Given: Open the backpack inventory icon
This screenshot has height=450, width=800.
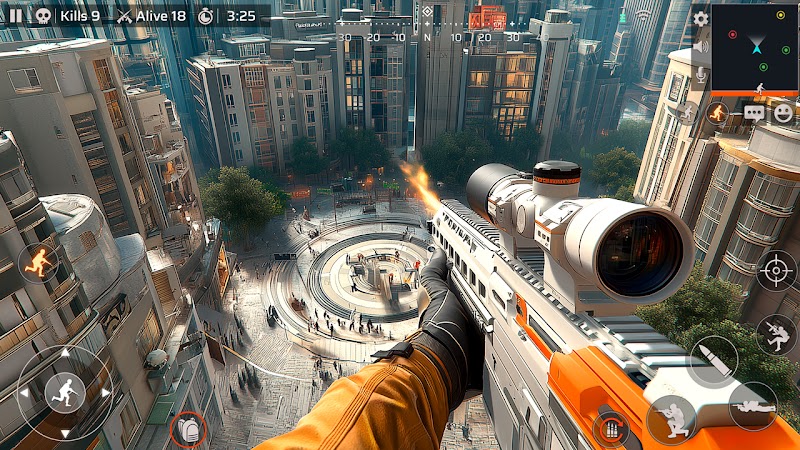Looking at the screenshot, I should 187,430.
